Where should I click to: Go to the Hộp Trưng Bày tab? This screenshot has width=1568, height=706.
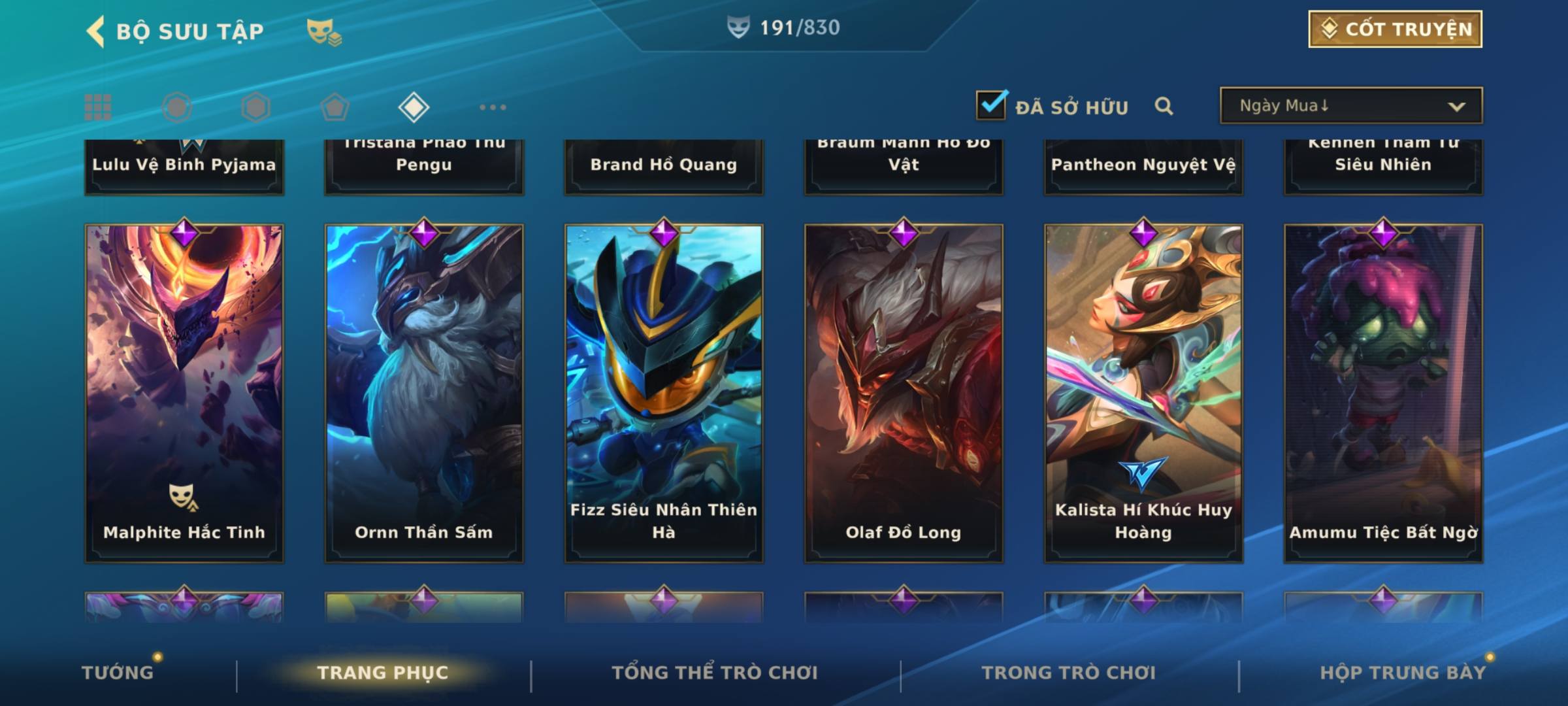(1403, 672)
